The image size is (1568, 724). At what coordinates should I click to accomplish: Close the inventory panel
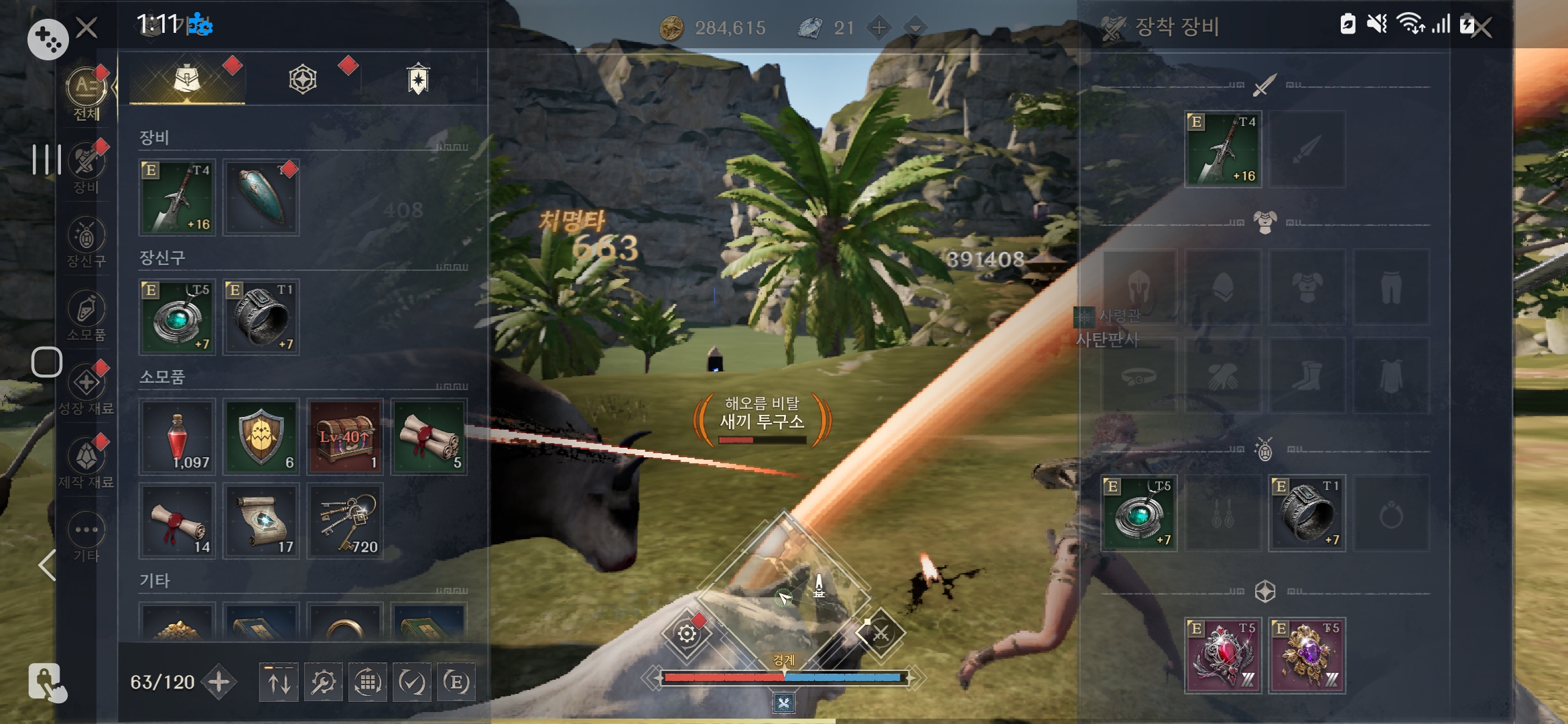click(86, 27)
